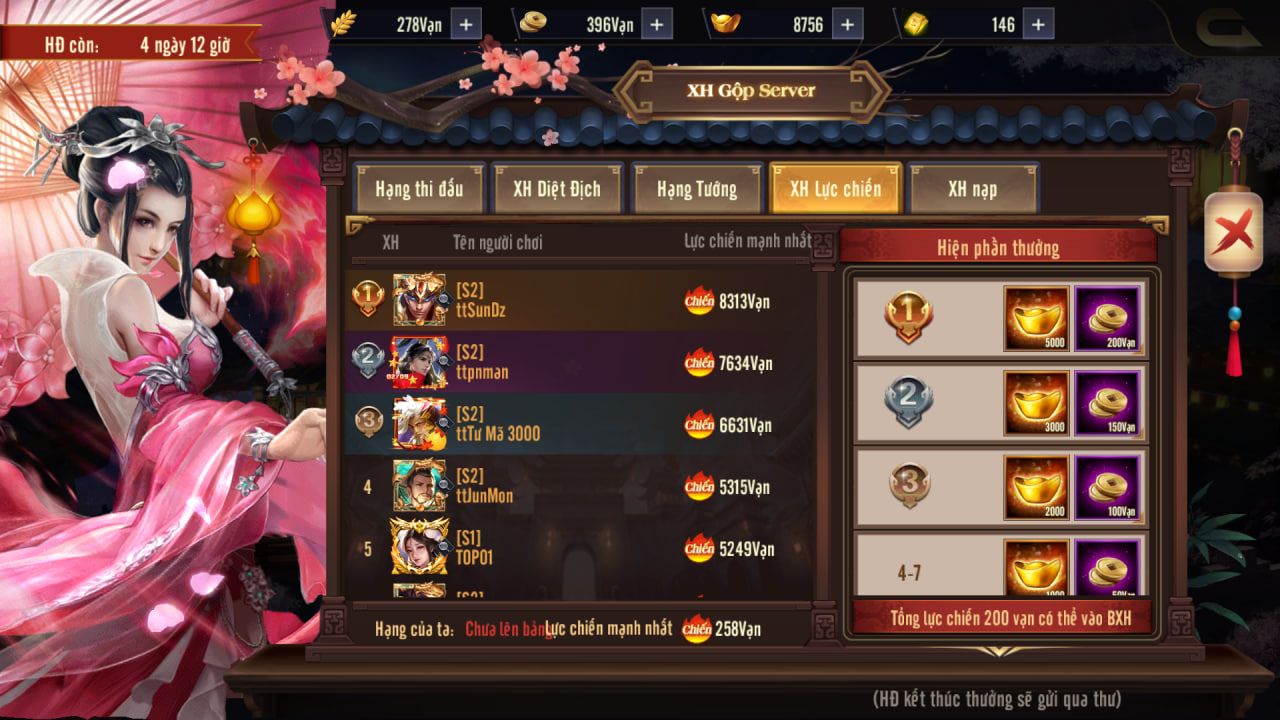This screenshot has height=720, width=1280.
Task: Inspect the rank 1 gold ingot reward
Action: (1036, 318)
